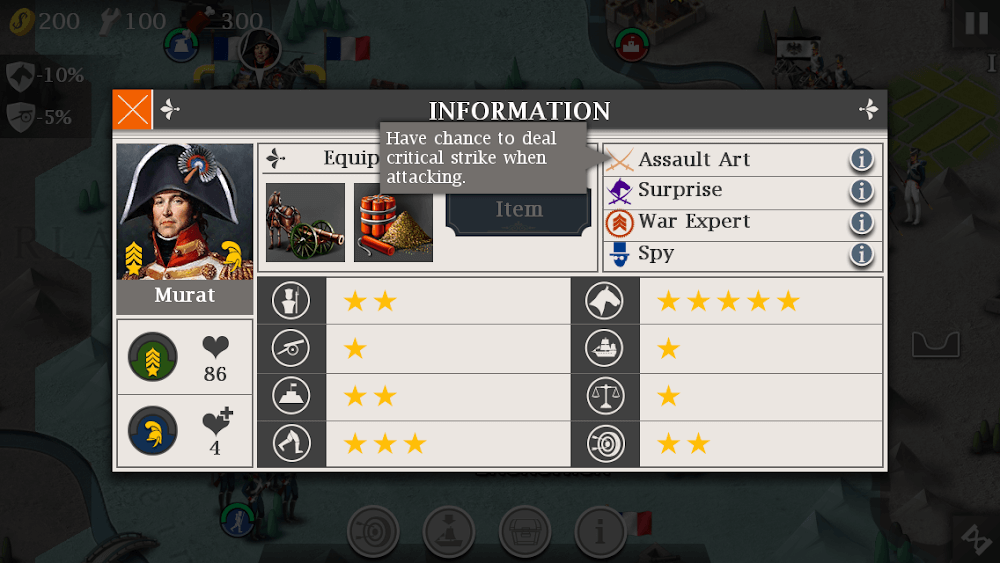The height and width of the screenshot is (563, 1000).
Task: Pause the game
Action: [x=975, y=24]
